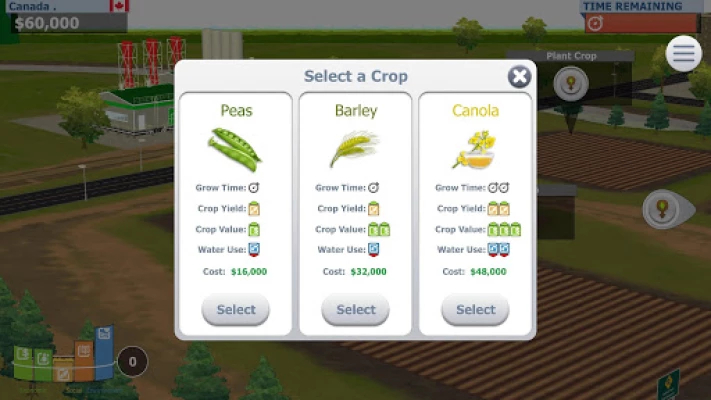The width and height of the screenshot is (711, 400).
Task: Click the Barley grain picture
Action: (x=355, y=148)
